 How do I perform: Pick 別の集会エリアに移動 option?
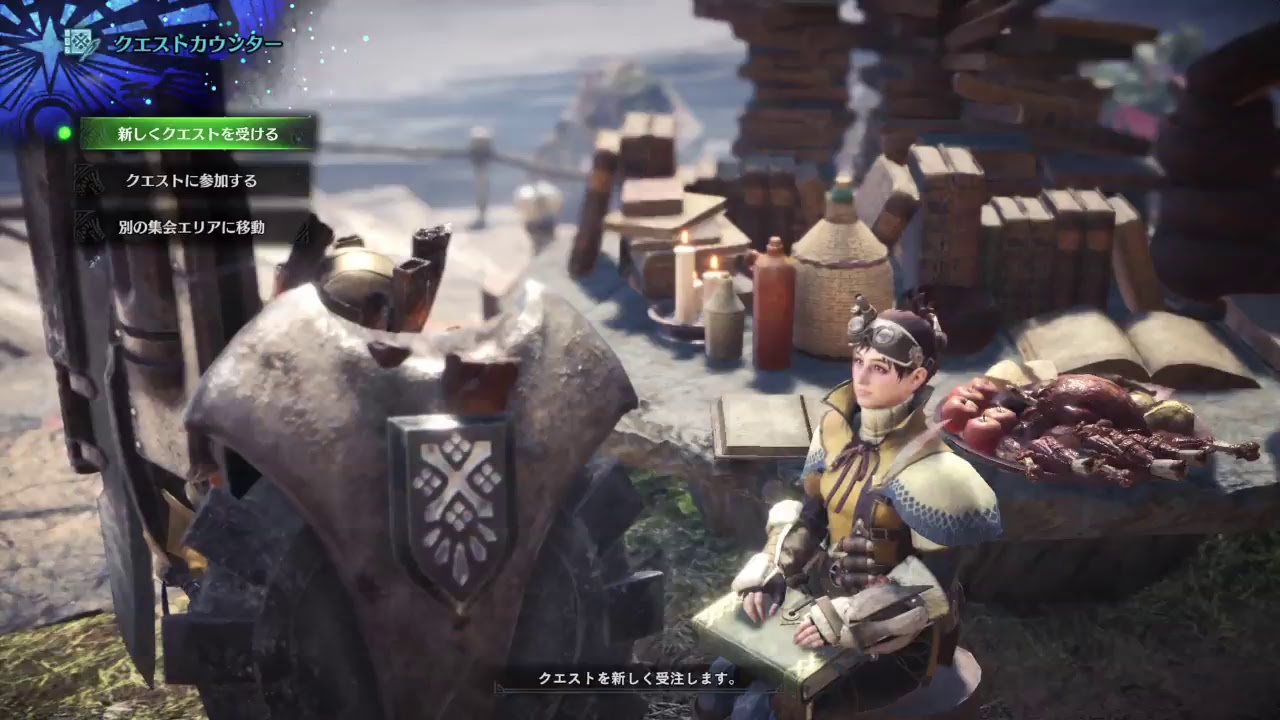[190, 228]
